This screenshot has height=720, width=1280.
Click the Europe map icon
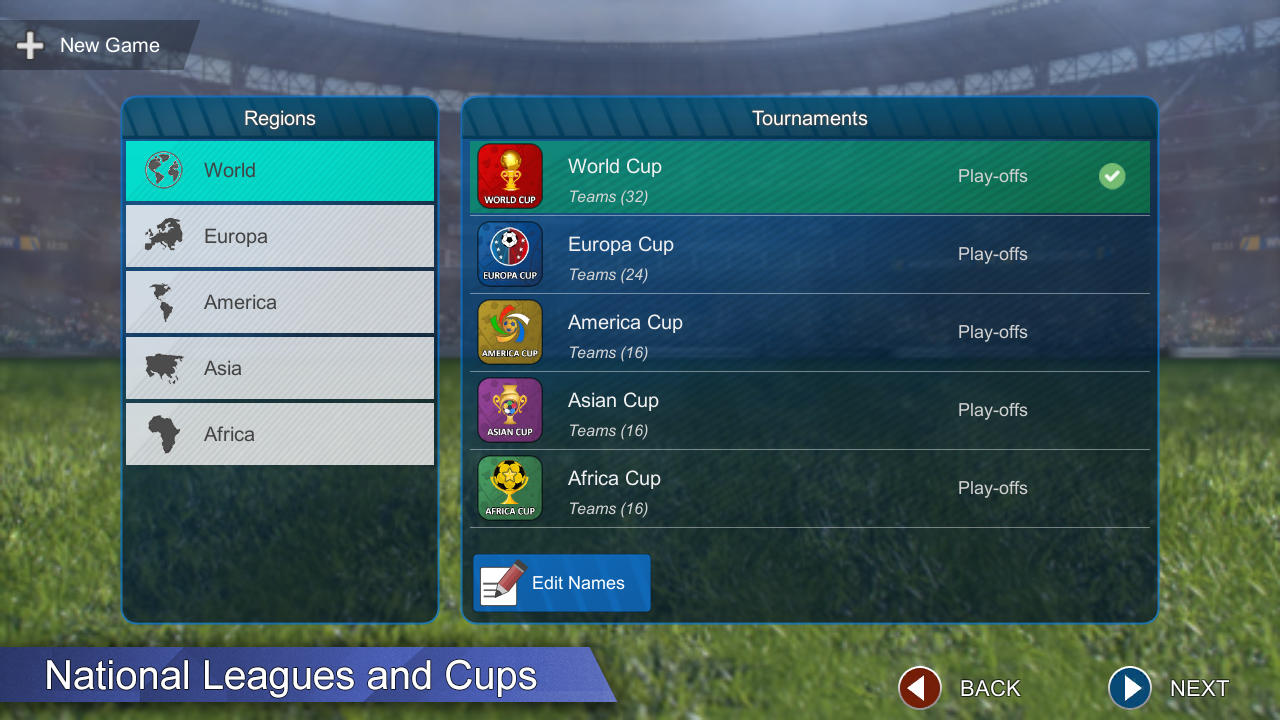[163, 236]
